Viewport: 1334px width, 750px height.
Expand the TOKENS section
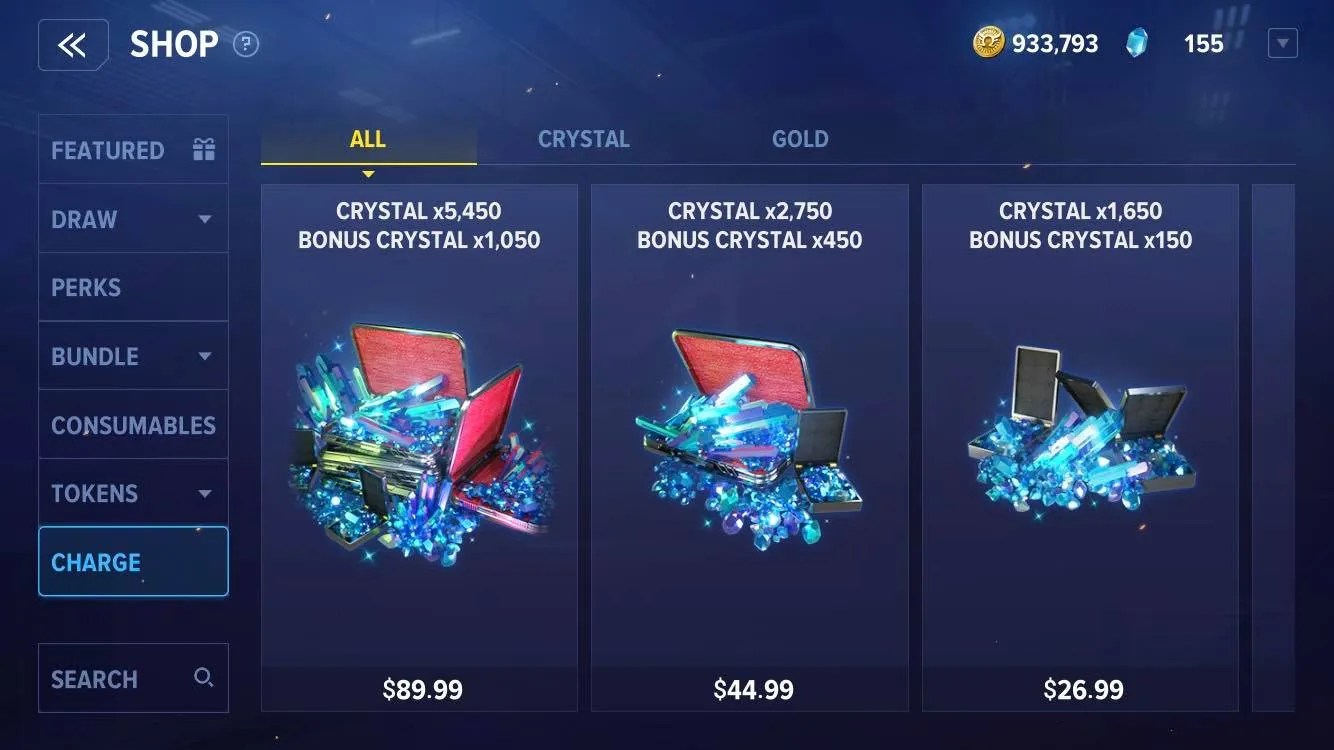click(x=205, y=492)
